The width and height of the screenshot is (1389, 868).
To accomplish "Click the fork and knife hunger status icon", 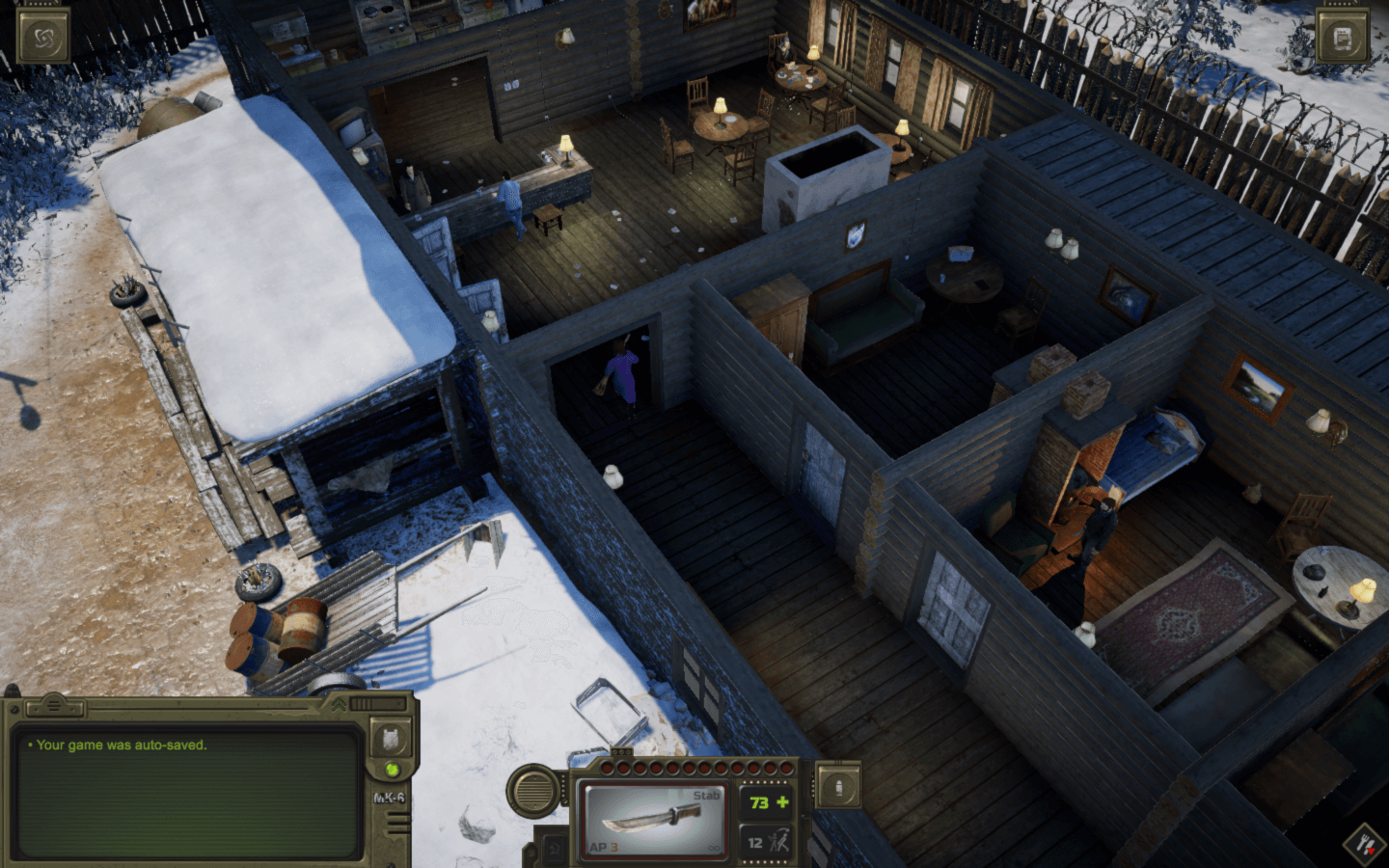I will pos(1366,845).
